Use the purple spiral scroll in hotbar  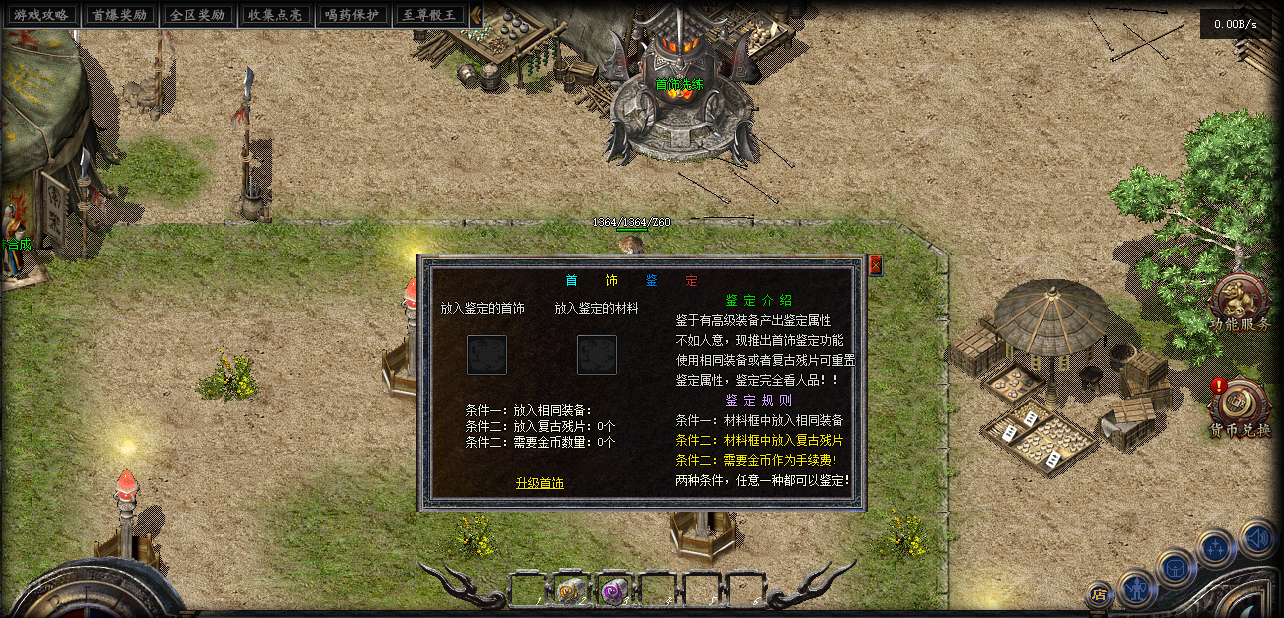point(613,591)
